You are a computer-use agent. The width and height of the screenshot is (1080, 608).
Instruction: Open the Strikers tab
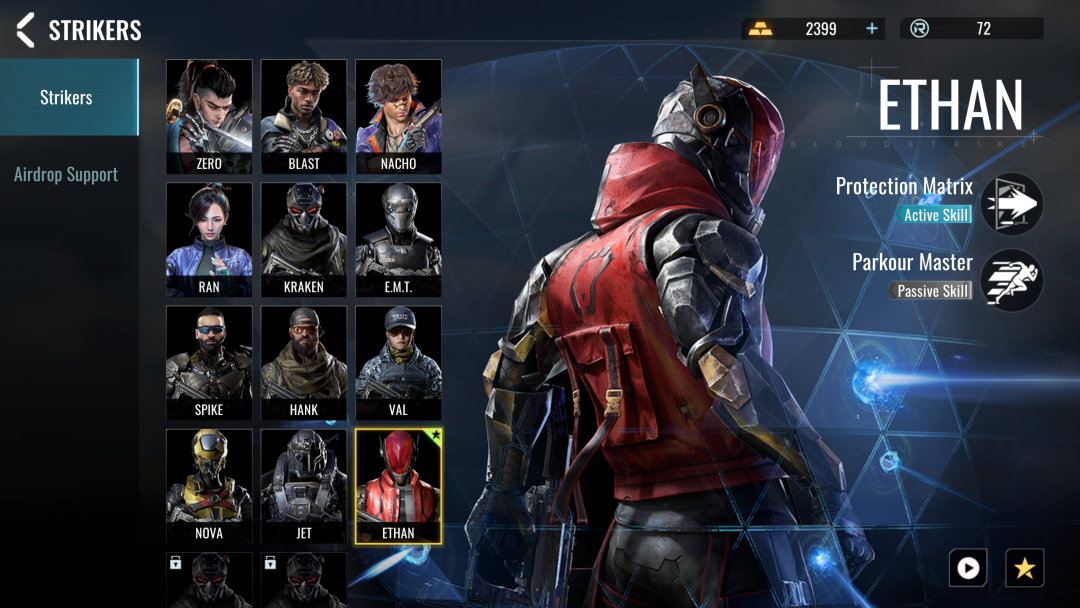66,97
